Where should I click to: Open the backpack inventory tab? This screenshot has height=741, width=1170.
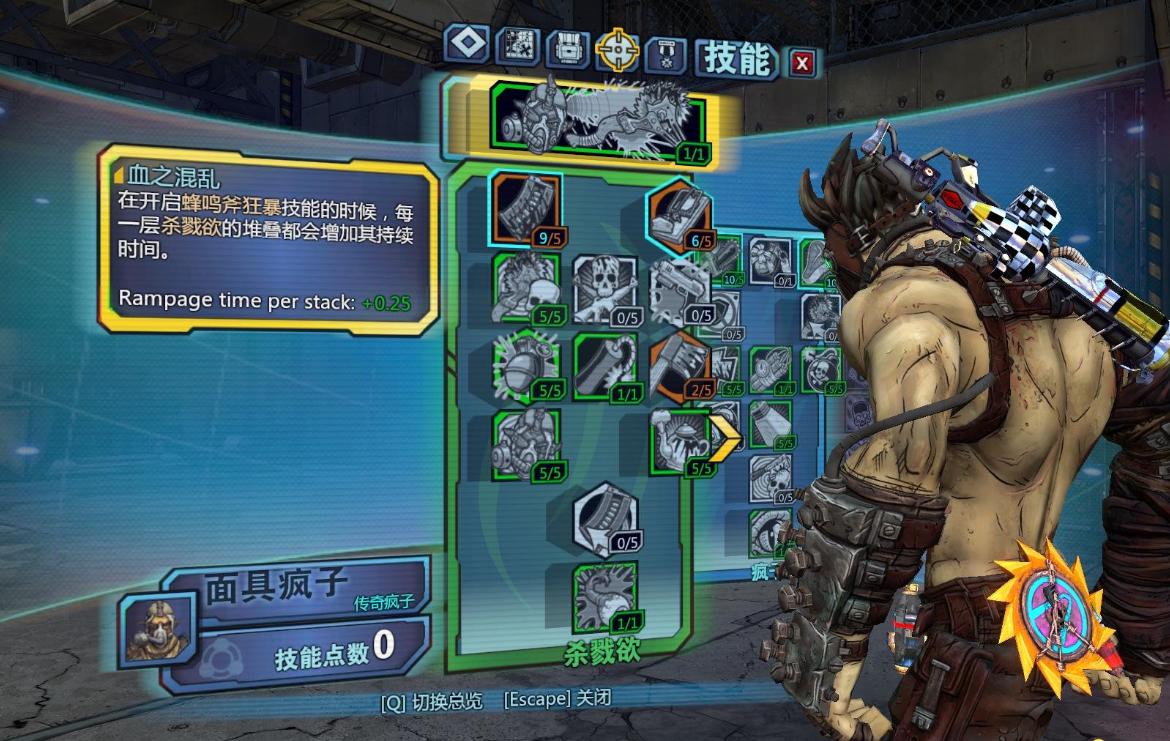click(x=568, y=47)
